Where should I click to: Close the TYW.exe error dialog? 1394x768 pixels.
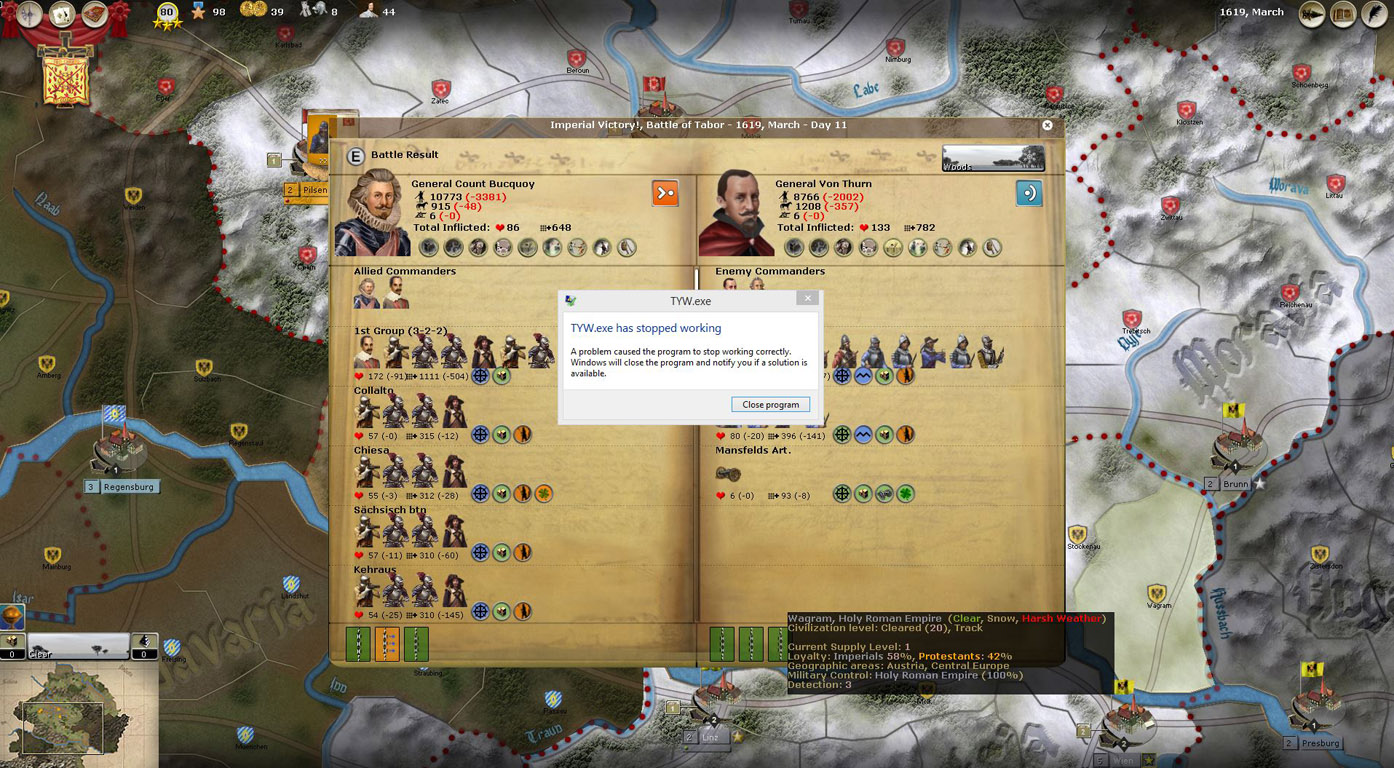pos(808,298)
